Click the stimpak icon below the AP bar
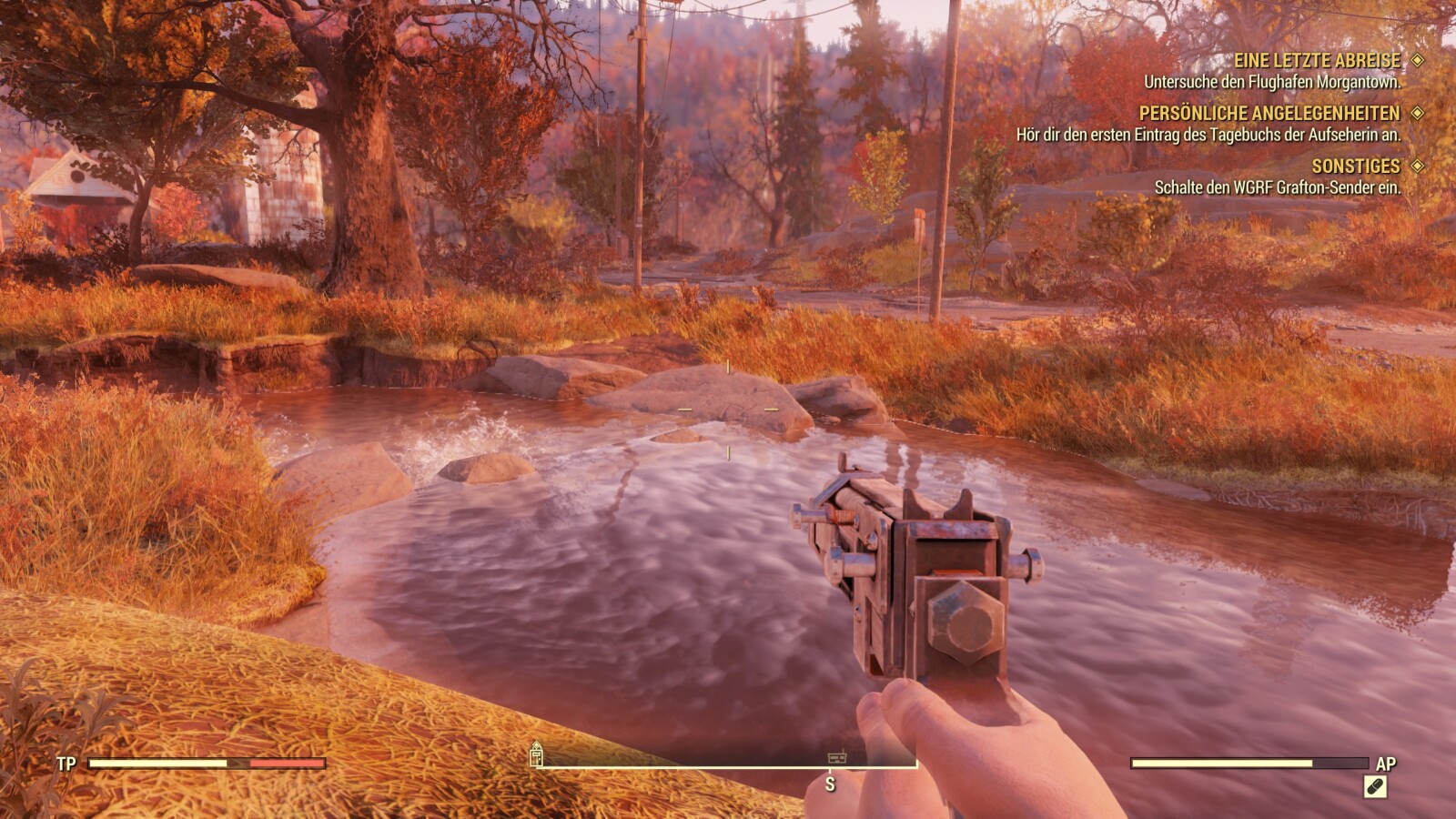The image size is (1456, 819). click(x=1375, y=786)
